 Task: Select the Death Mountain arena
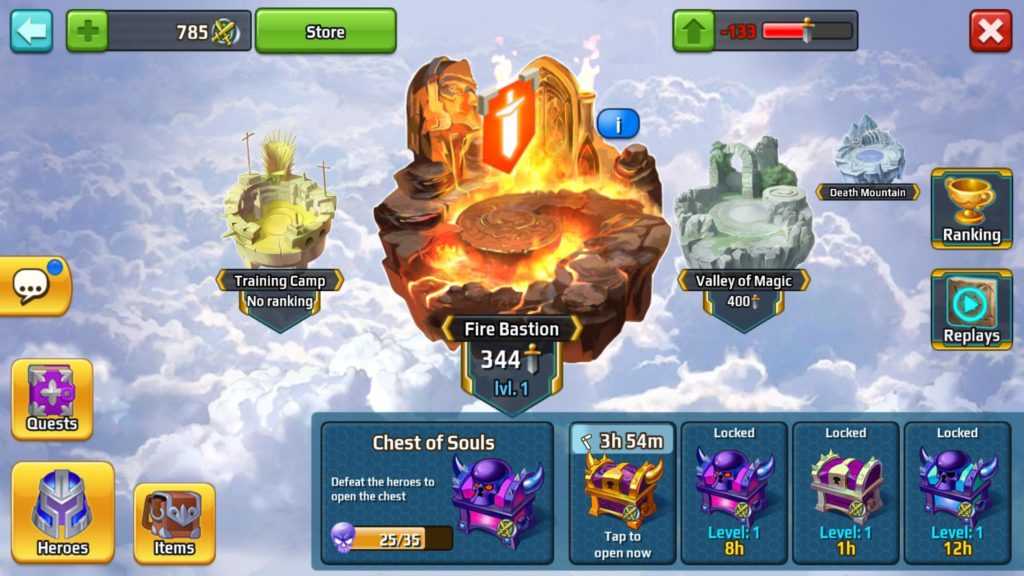[869, 155]
